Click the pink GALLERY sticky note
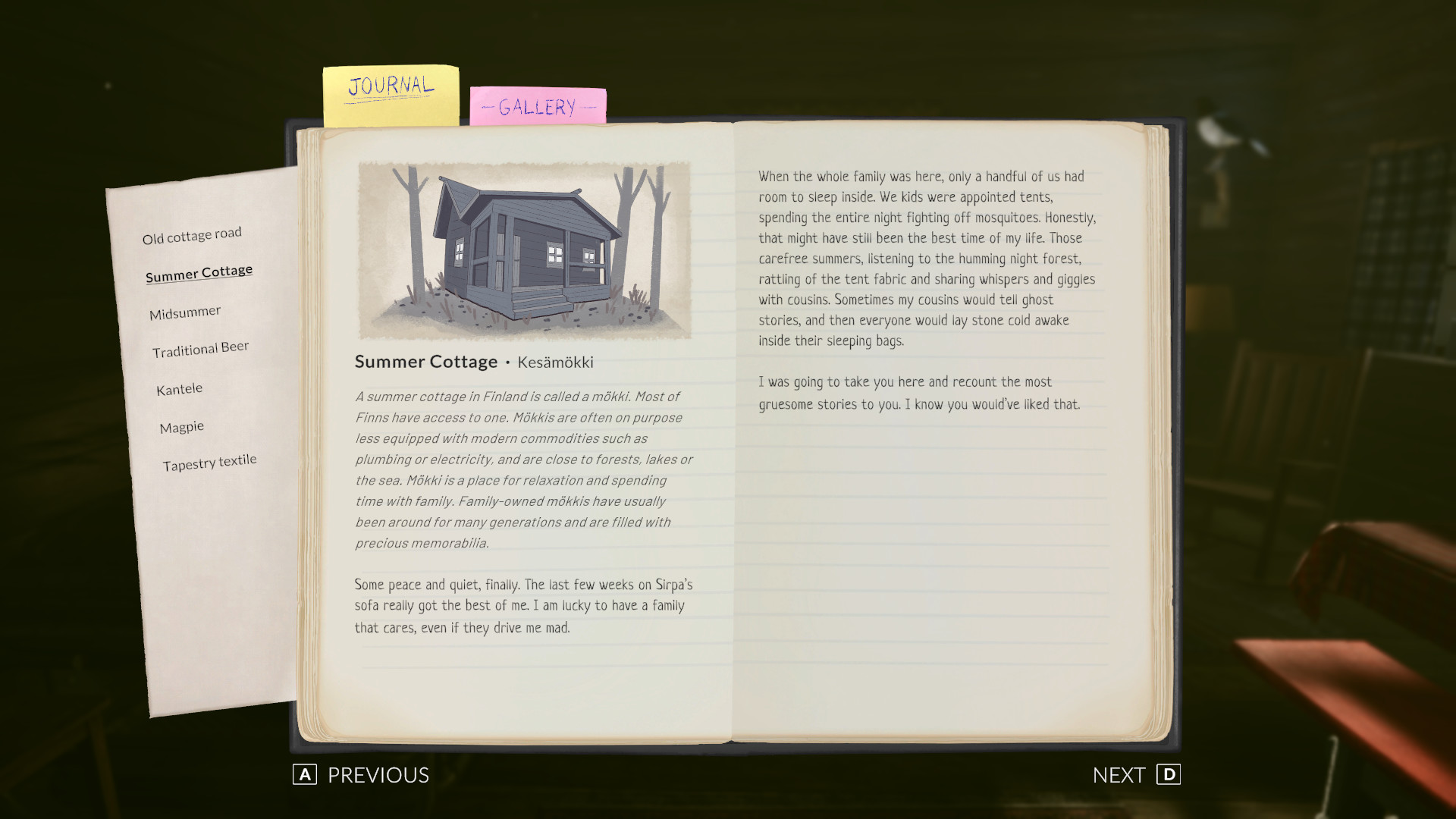The width and height of the screenshot is (1456, 819). click(x=538, y=108)
